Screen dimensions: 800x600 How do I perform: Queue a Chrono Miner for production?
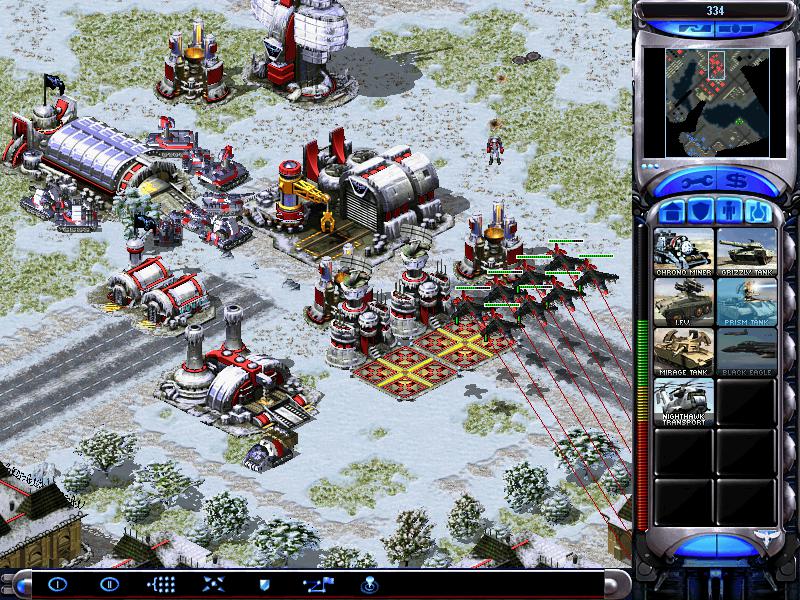pyautogui.click(x=684, y=252)
